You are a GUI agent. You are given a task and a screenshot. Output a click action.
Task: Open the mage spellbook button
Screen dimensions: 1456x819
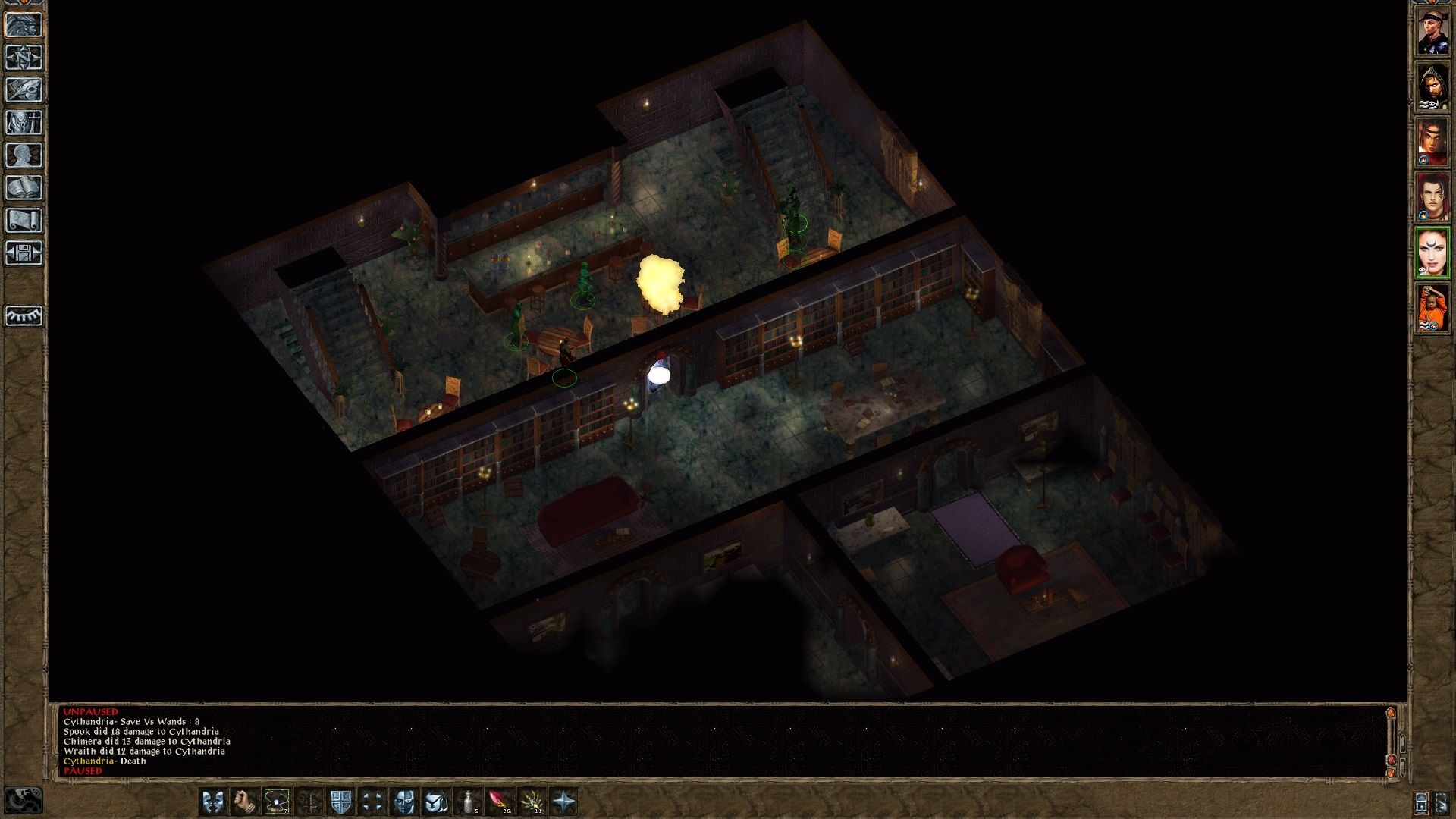[x=24, y=188]
